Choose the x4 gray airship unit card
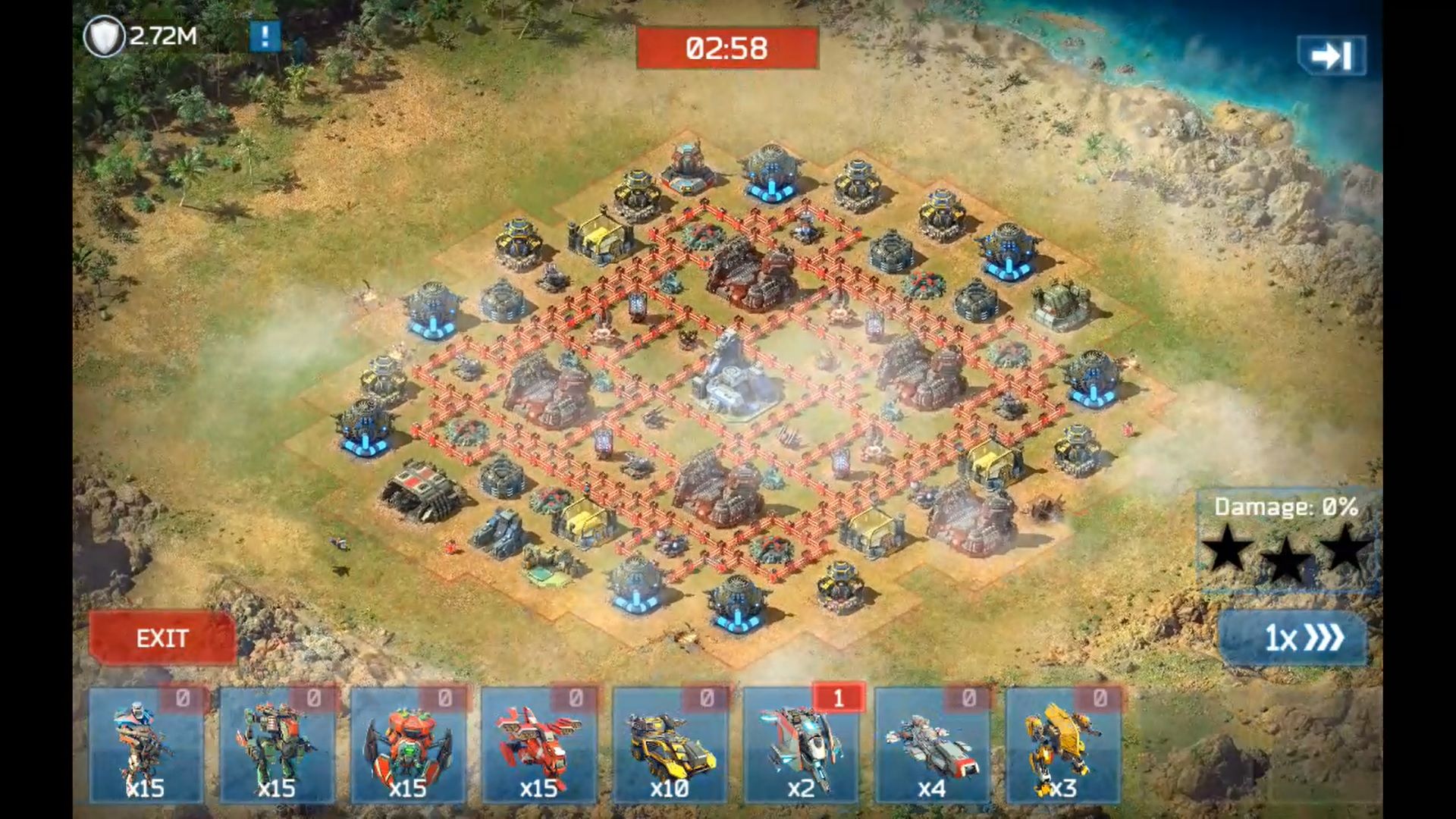This screenshot has height=819, width=1456. 932,746
